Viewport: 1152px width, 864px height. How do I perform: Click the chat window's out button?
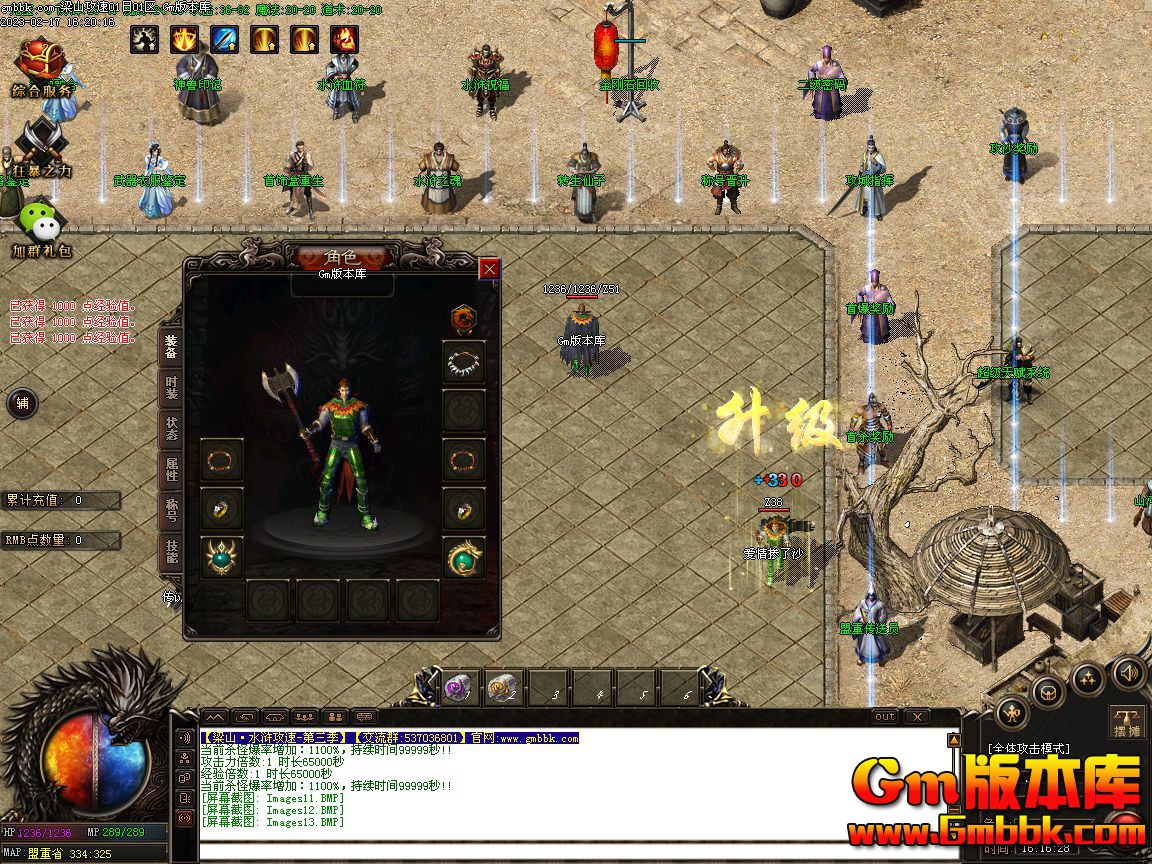885,717
